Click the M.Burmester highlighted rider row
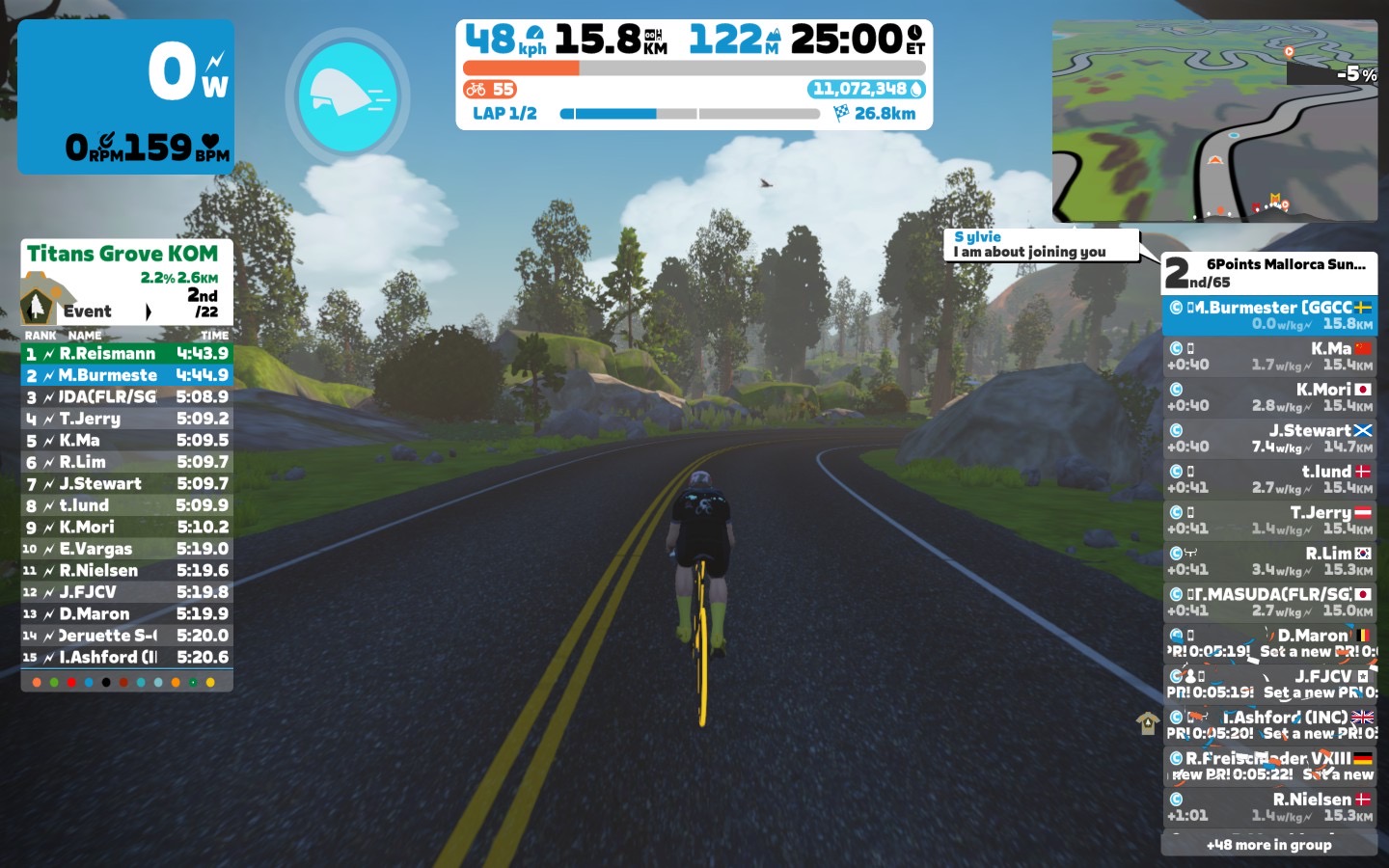 [1268, 315]
